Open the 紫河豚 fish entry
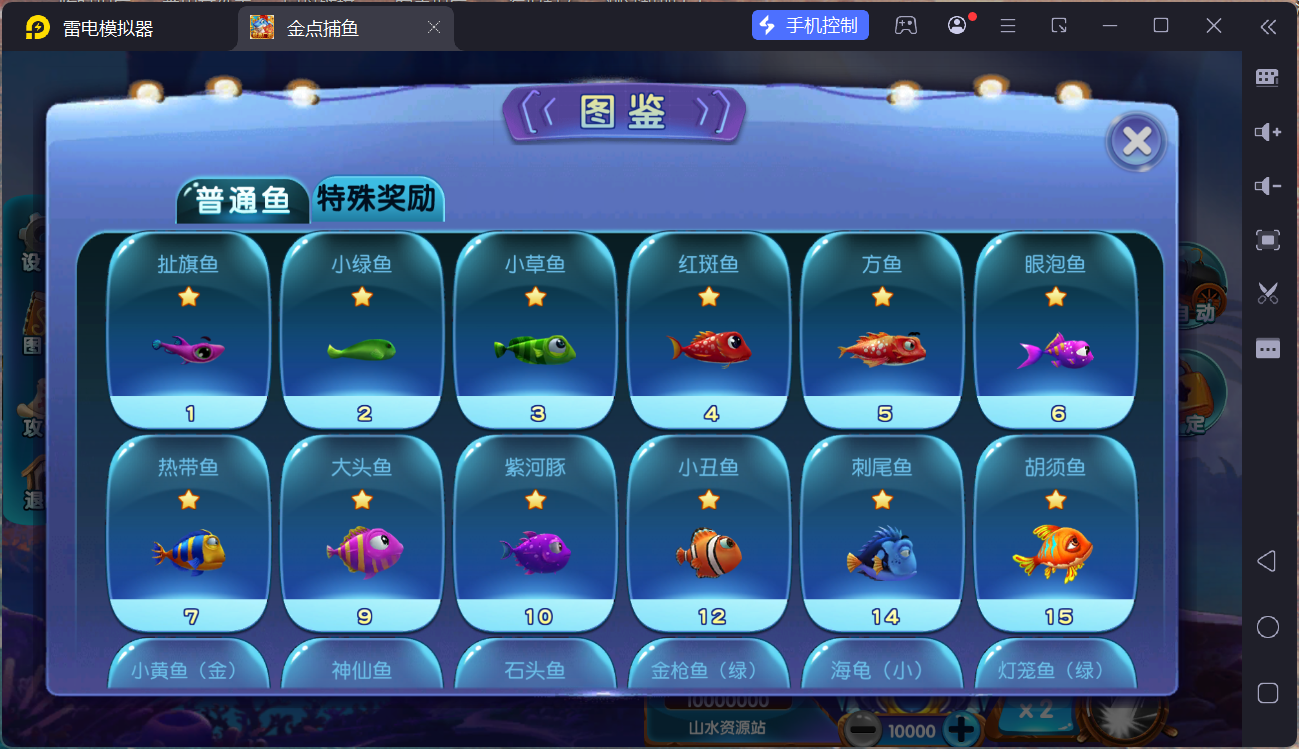 536,533
